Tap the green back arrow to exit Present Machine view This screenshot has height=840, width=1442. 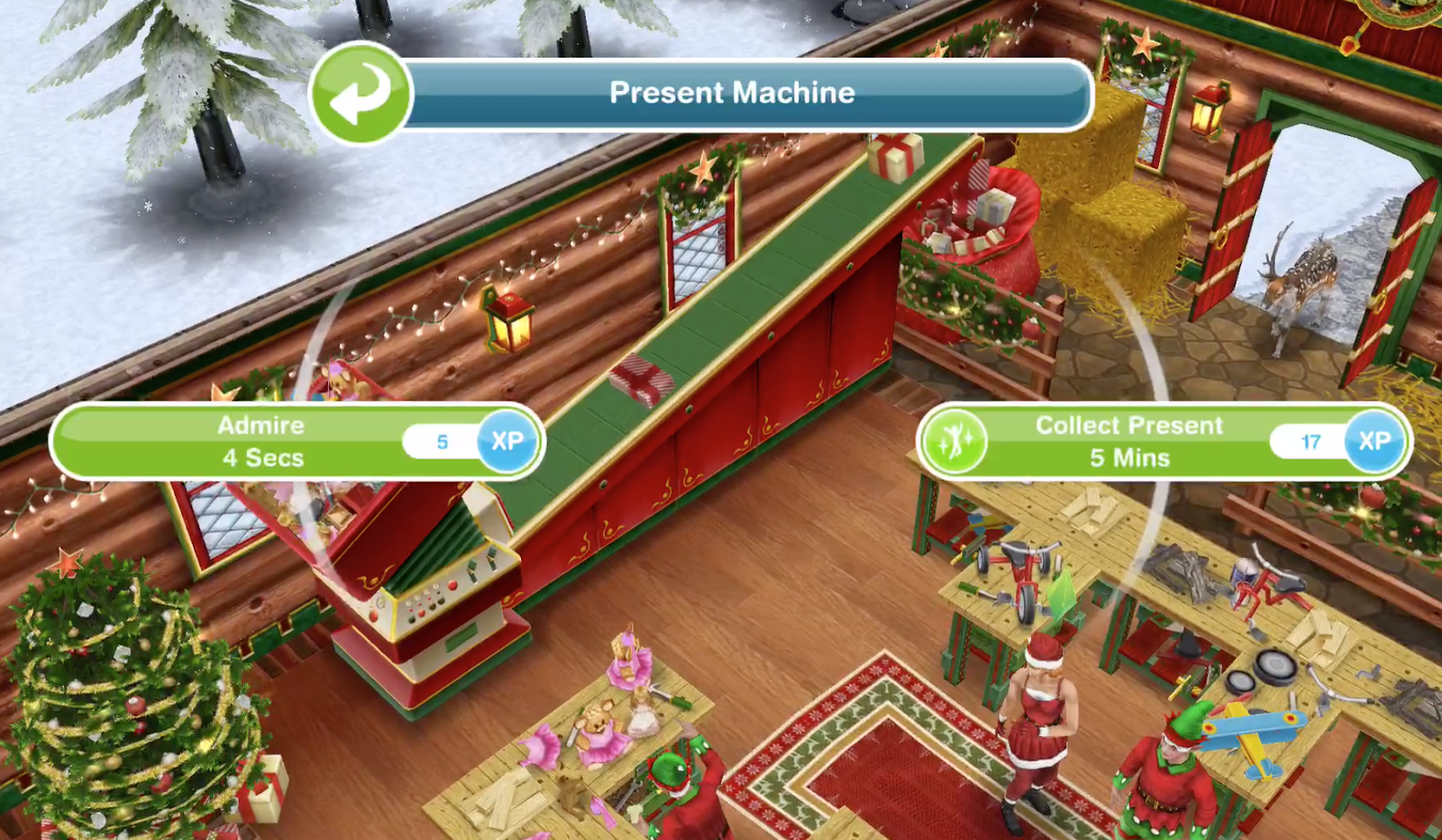point(360,93)
